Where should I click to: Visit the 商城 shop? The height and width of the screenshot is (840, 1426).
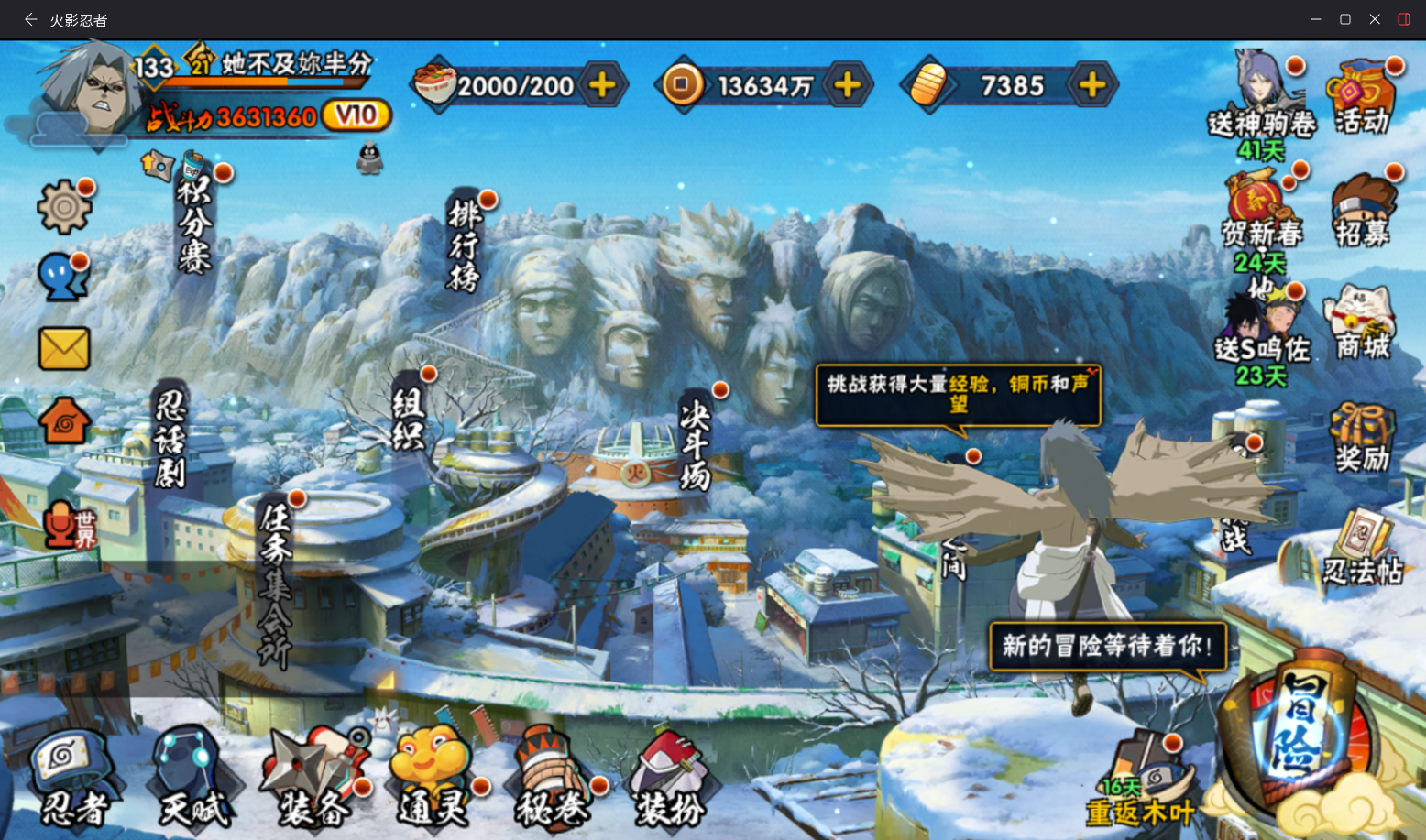point(1362,322)
